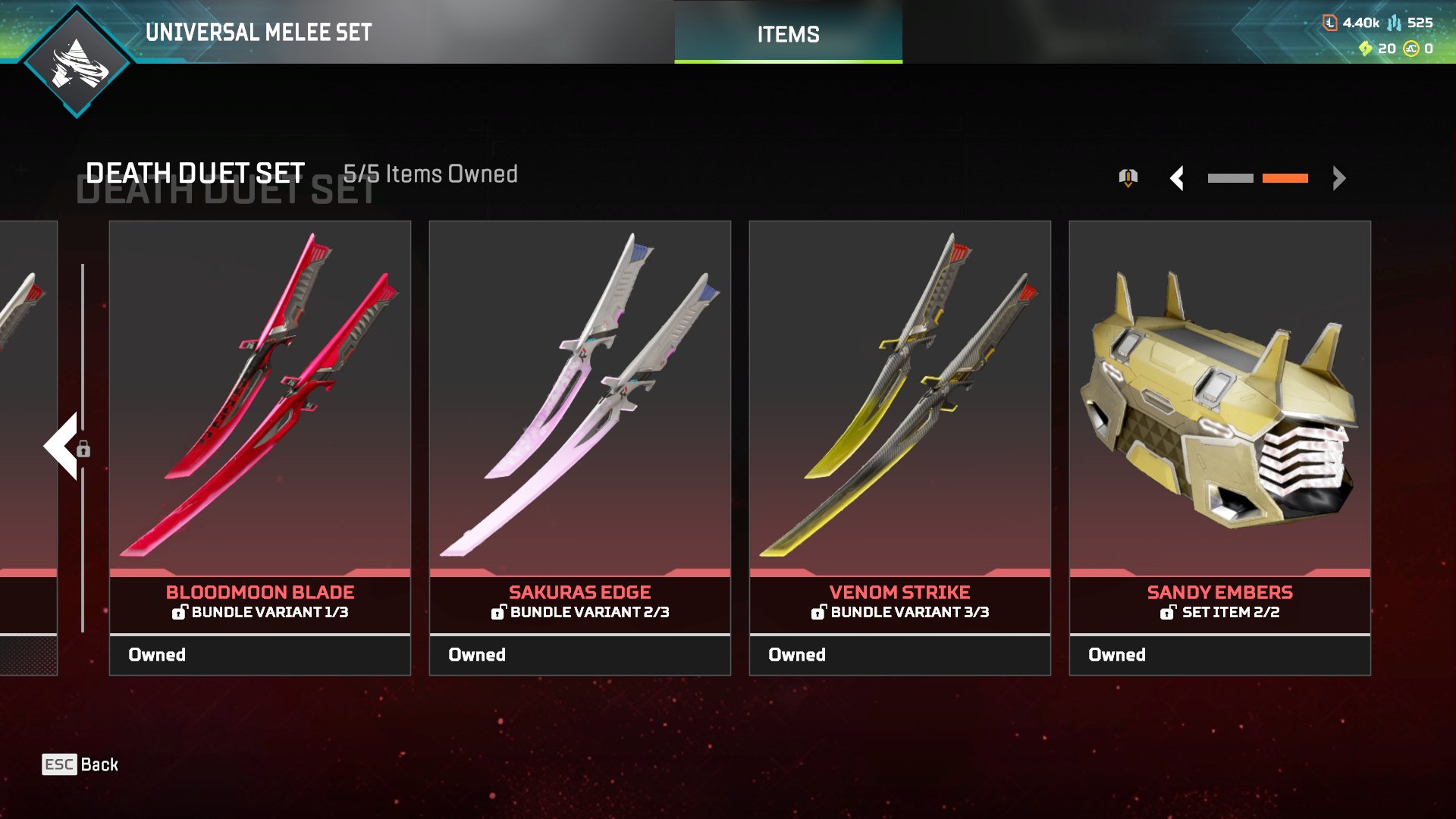
Task: Select the partially visible card on the left edge
Action: [x=28, y=447]
